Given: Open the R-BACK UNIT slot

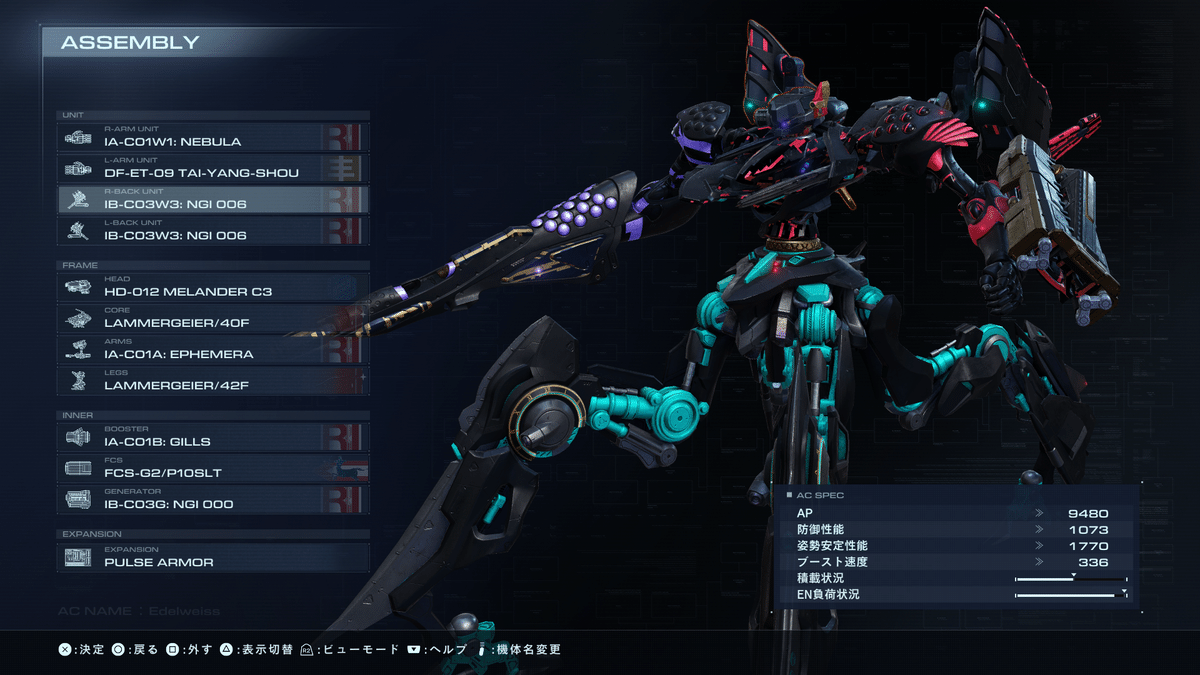Looking at the screenshot, I should [x=213, y=199].
